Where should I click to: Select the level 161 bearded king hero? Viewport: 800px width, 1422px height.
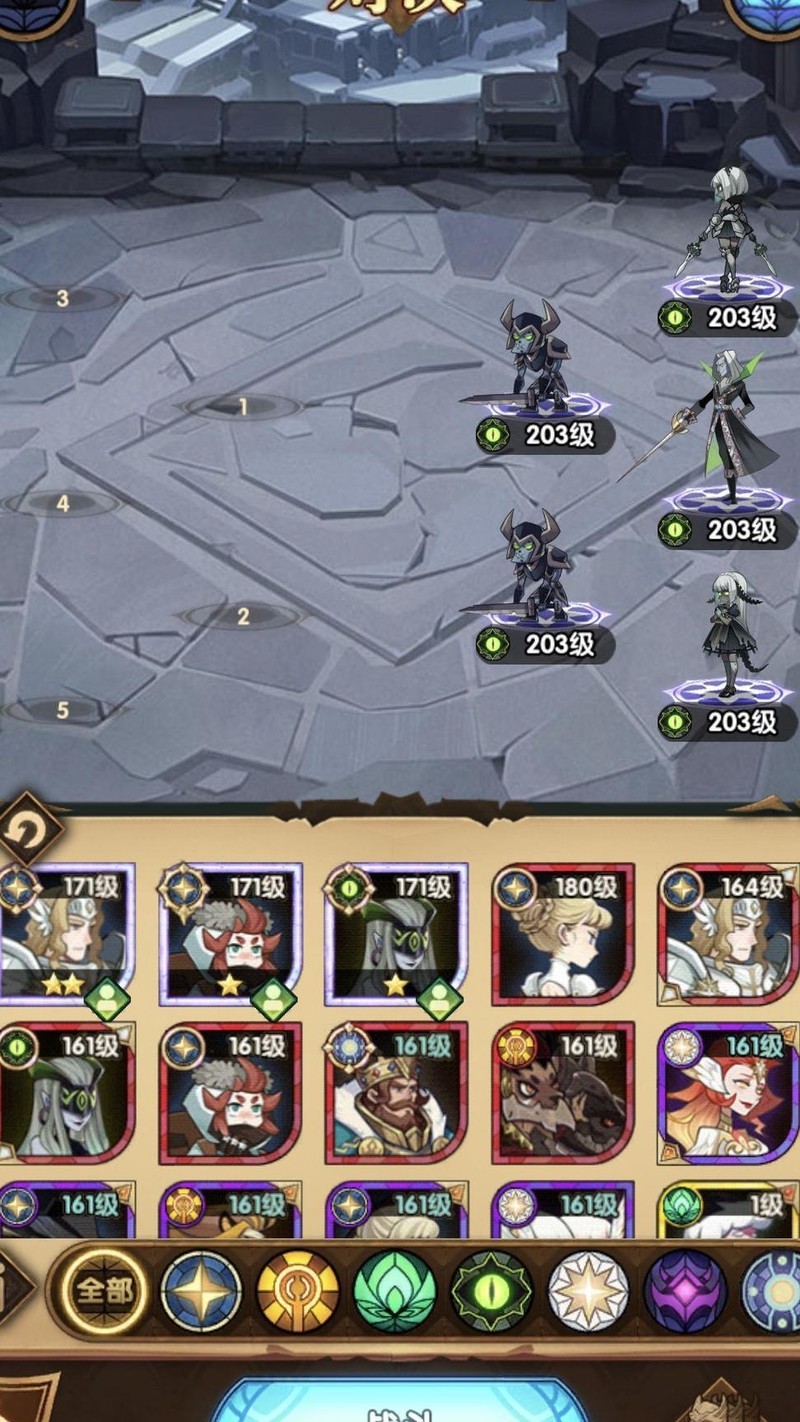396,1092
